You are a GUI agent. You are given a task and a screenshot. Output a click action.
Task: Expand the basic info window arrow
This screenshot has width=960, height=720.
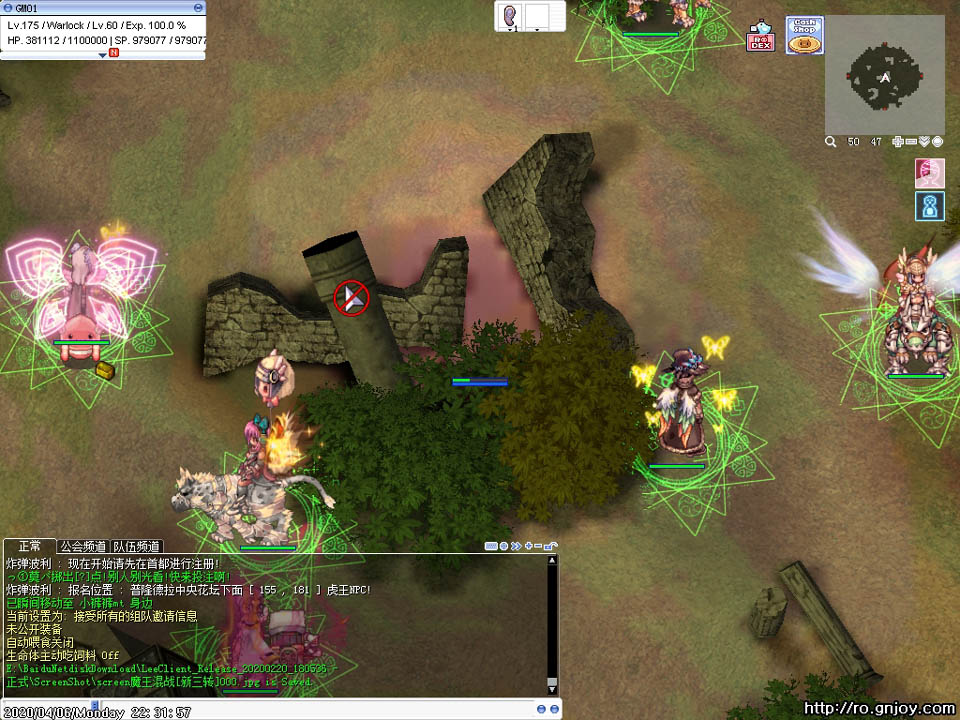coord(102,54)
